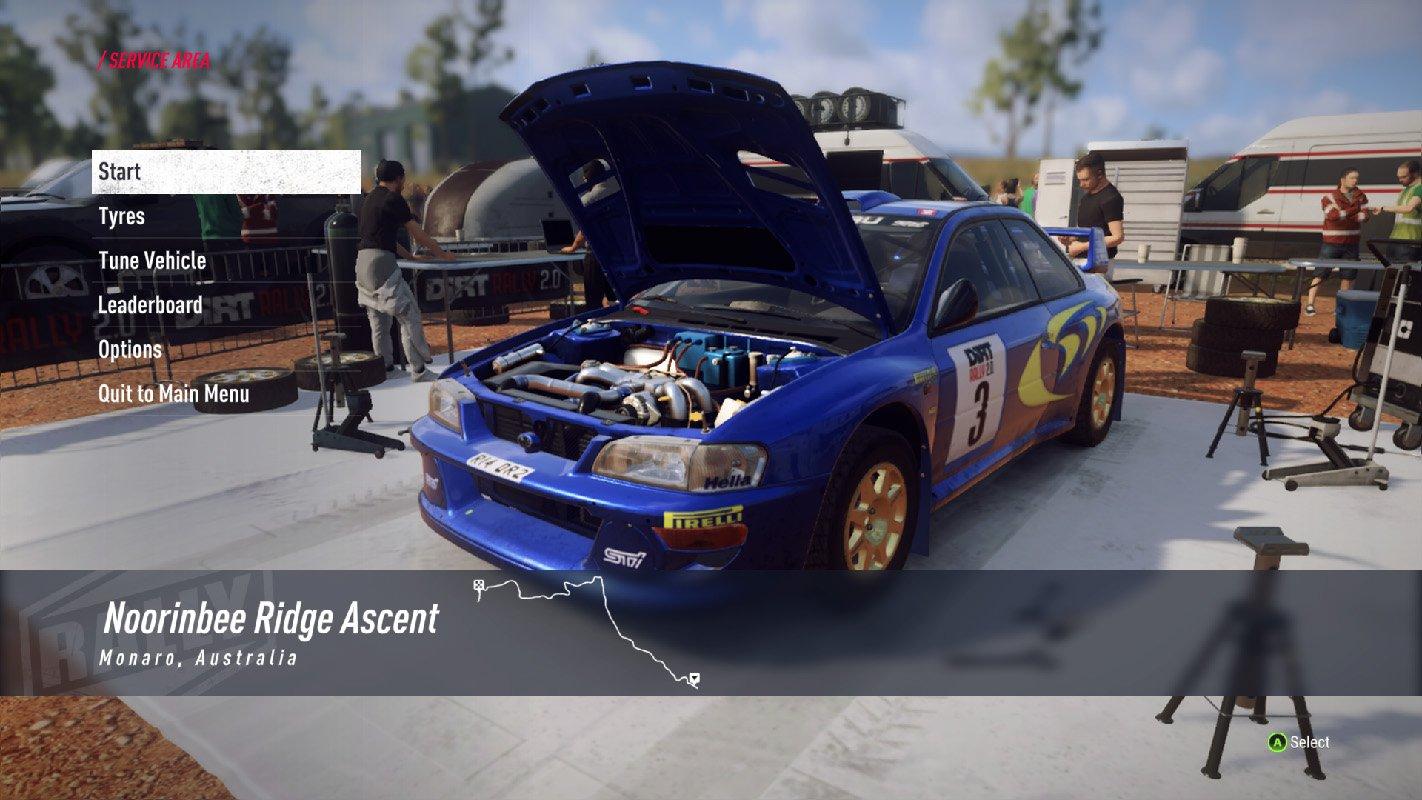View the Leaderboard
The width and height of the screenshot is (1422, 800).
point(150,305)
